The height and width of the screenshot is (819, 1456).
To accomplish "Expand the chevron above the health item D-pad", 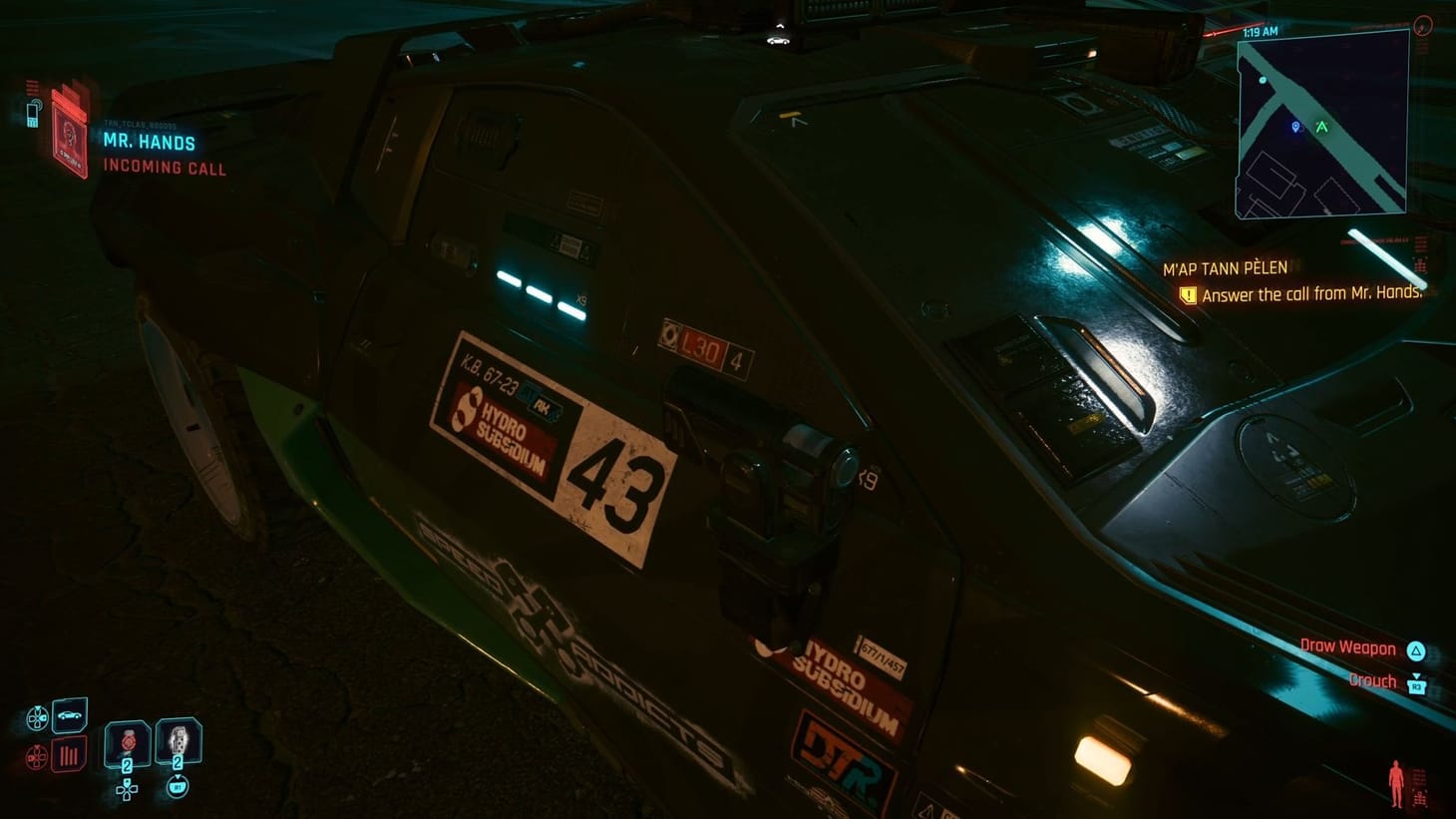I will pyautogui.click(x=128, y=781).
